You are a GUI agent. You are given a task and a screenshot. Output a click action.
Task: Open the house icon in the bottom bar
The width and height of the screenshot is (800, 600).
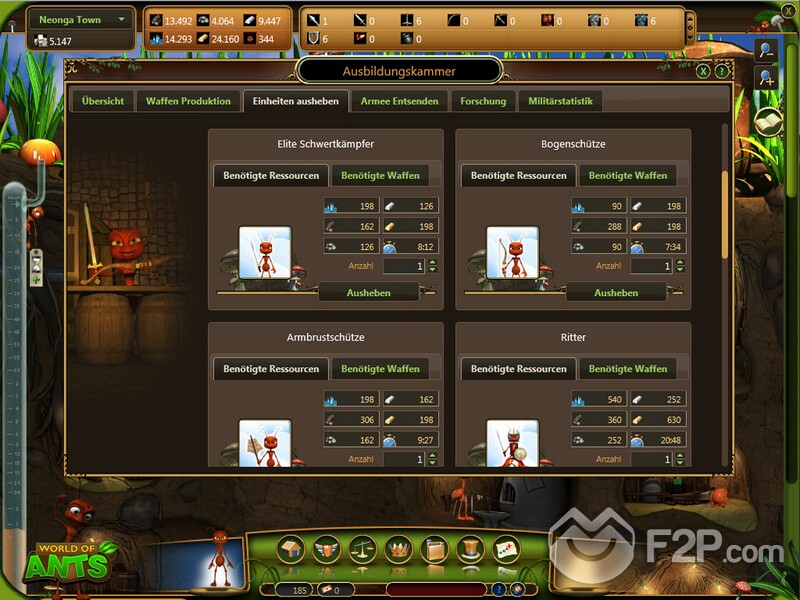click(291, 549)
